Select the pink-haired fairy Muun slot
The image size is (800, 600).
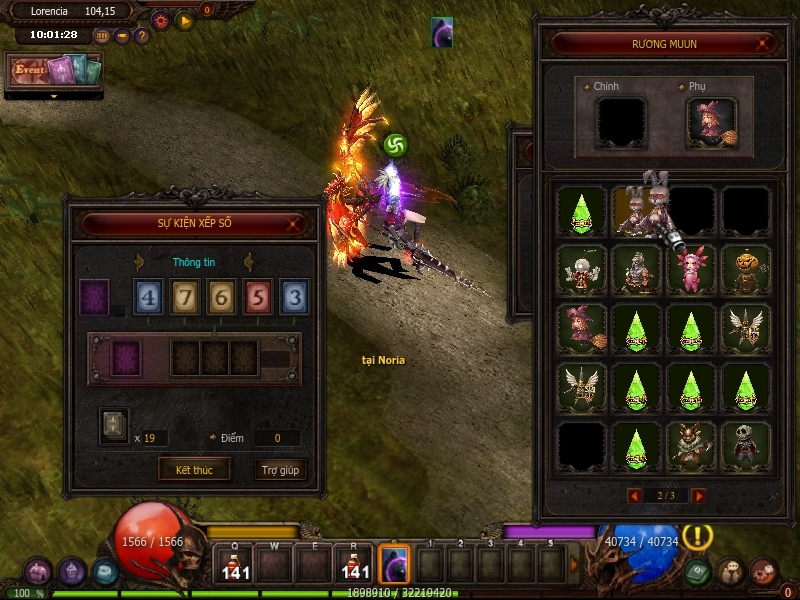pos(691,270)
